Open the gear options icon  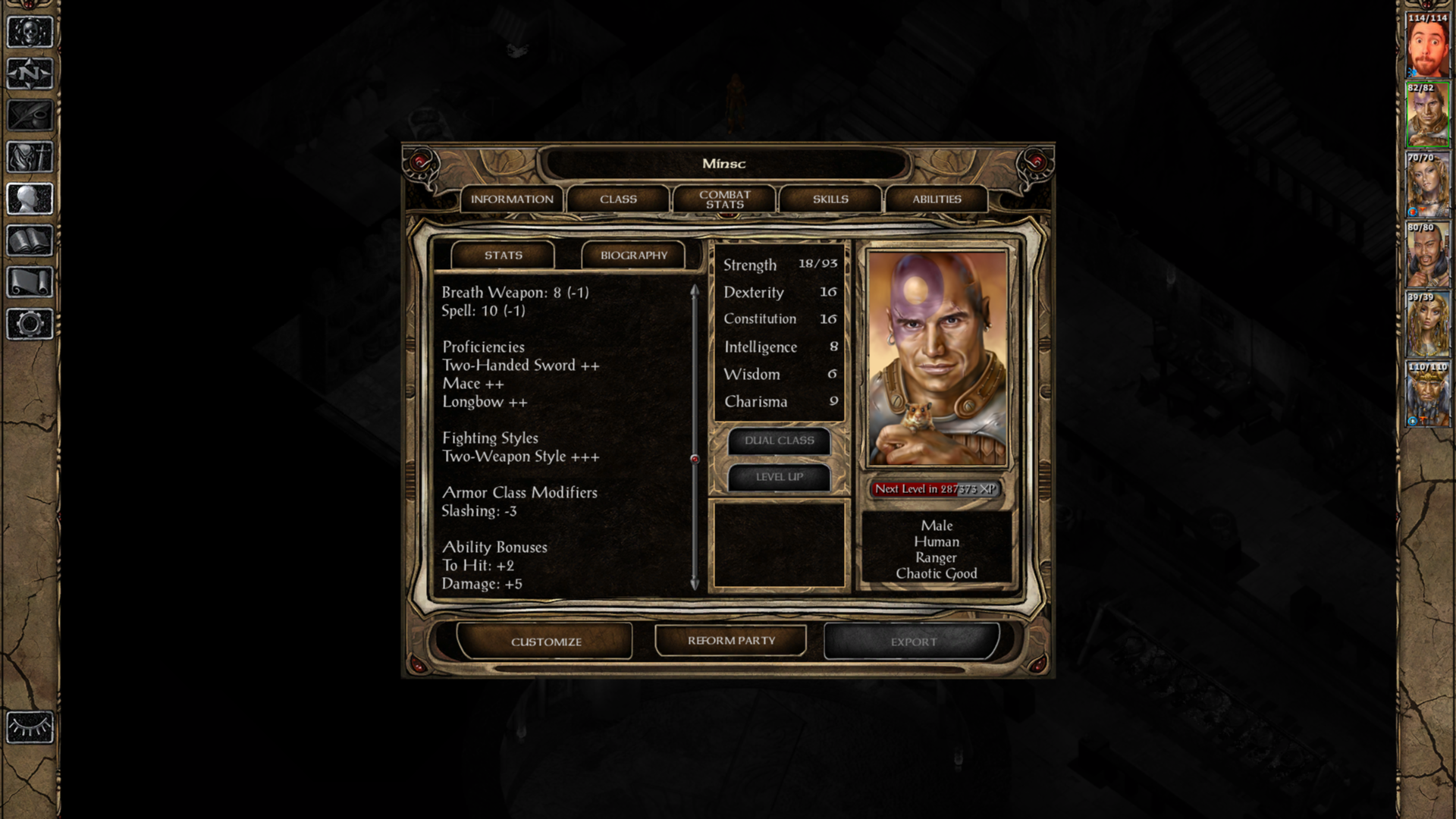click(x=30, y=324)
